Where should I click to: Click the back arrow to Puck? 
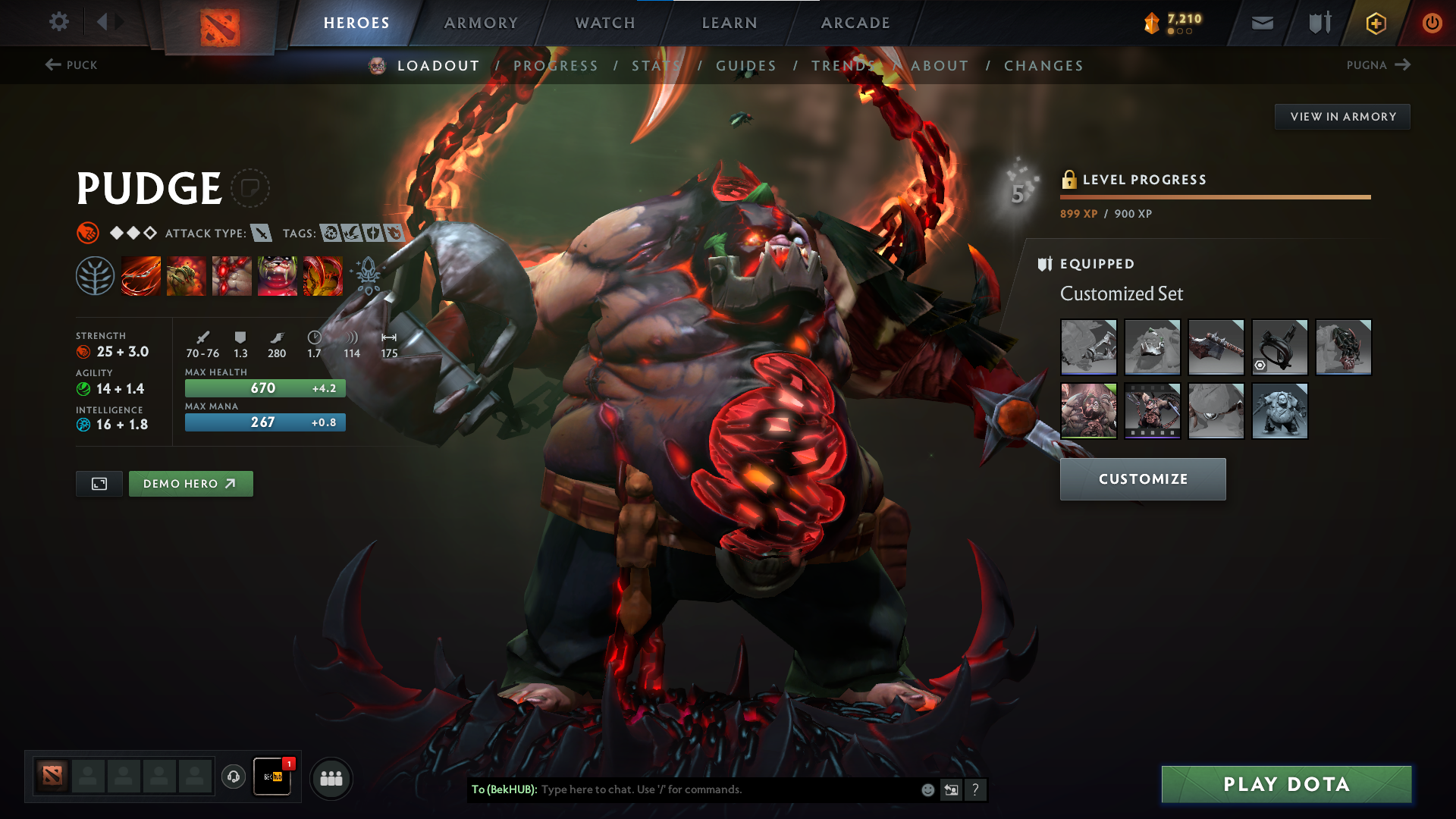tap(52, 65)
